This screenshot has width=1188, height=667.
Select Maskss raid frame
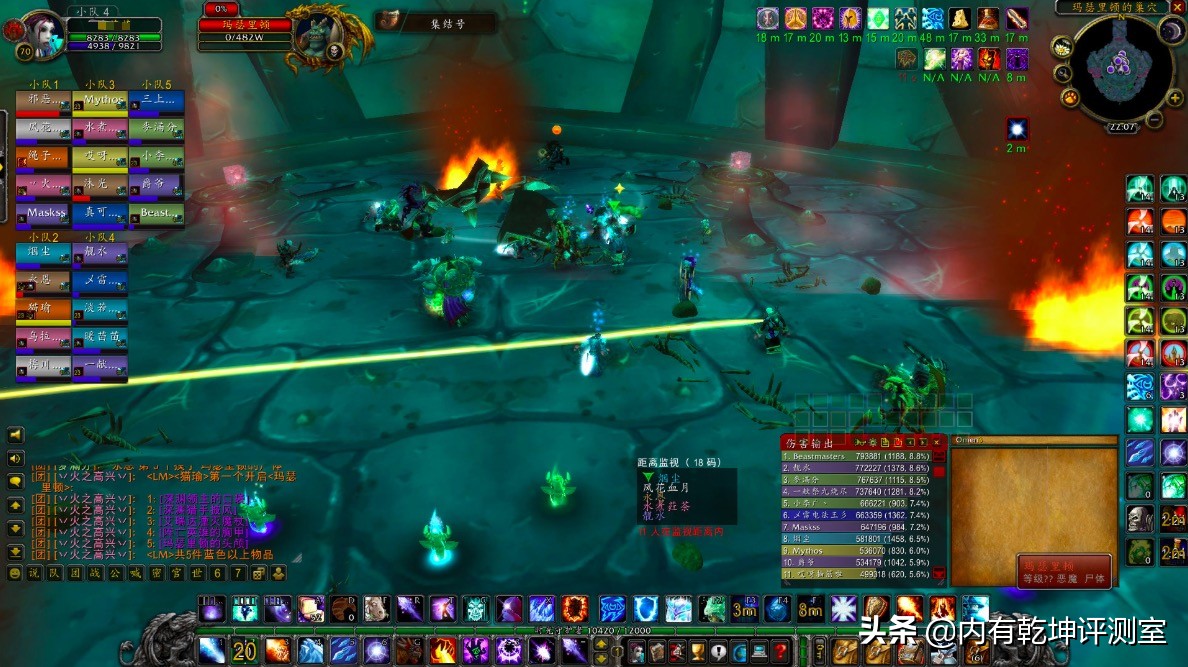pyautogui.click(x=44, y=213)
